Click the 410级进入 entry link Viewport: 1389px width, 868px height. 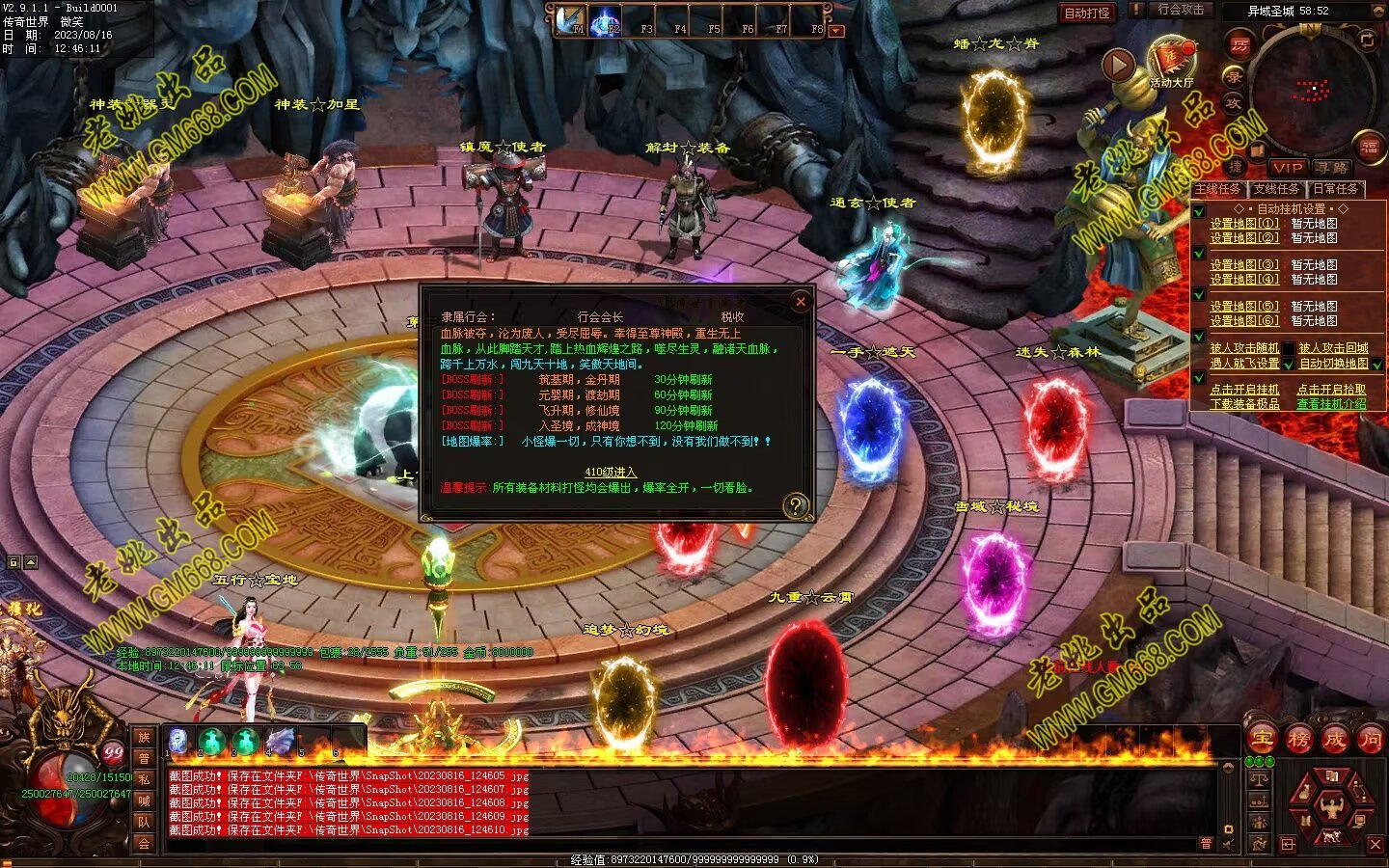[611, 472]
